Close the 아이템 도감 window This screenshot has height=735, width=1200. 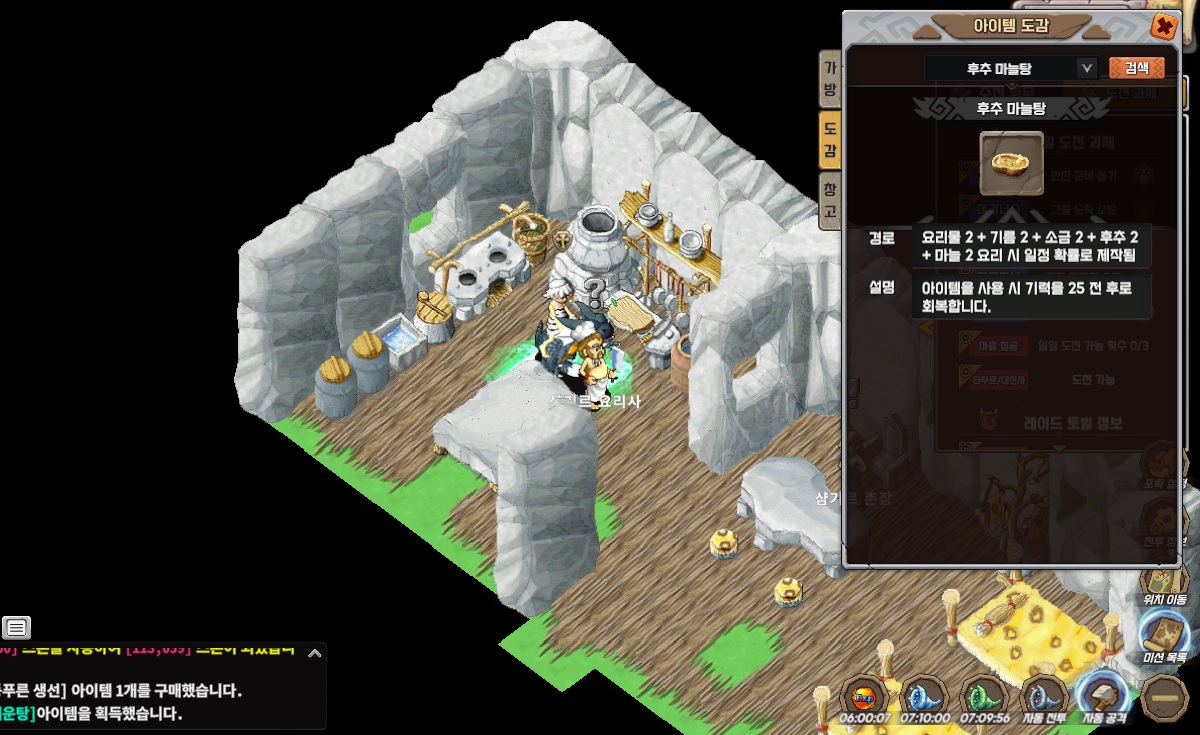1163,26
